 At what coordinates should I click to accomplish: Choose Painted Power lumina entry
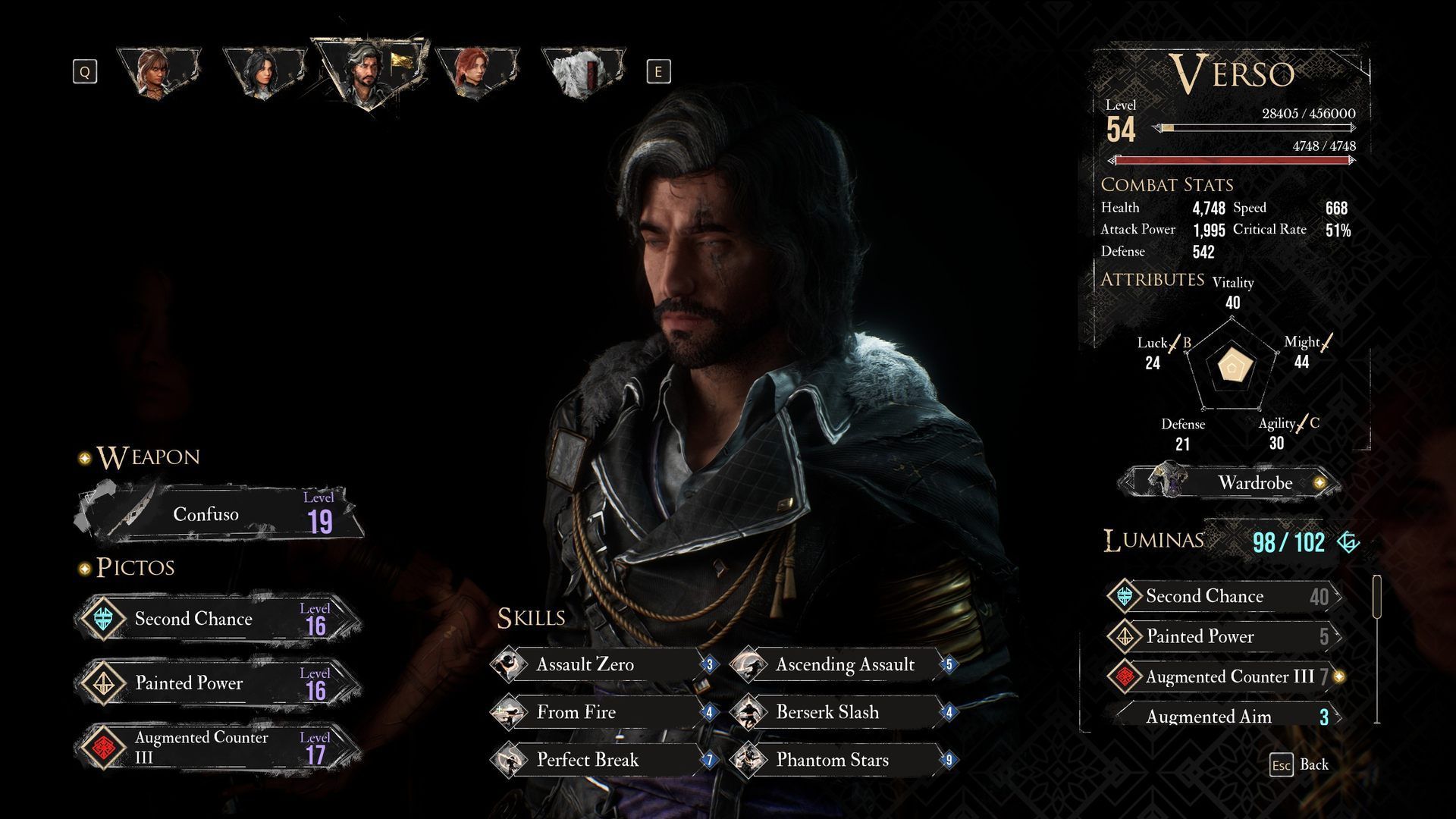click(1222, 636)
